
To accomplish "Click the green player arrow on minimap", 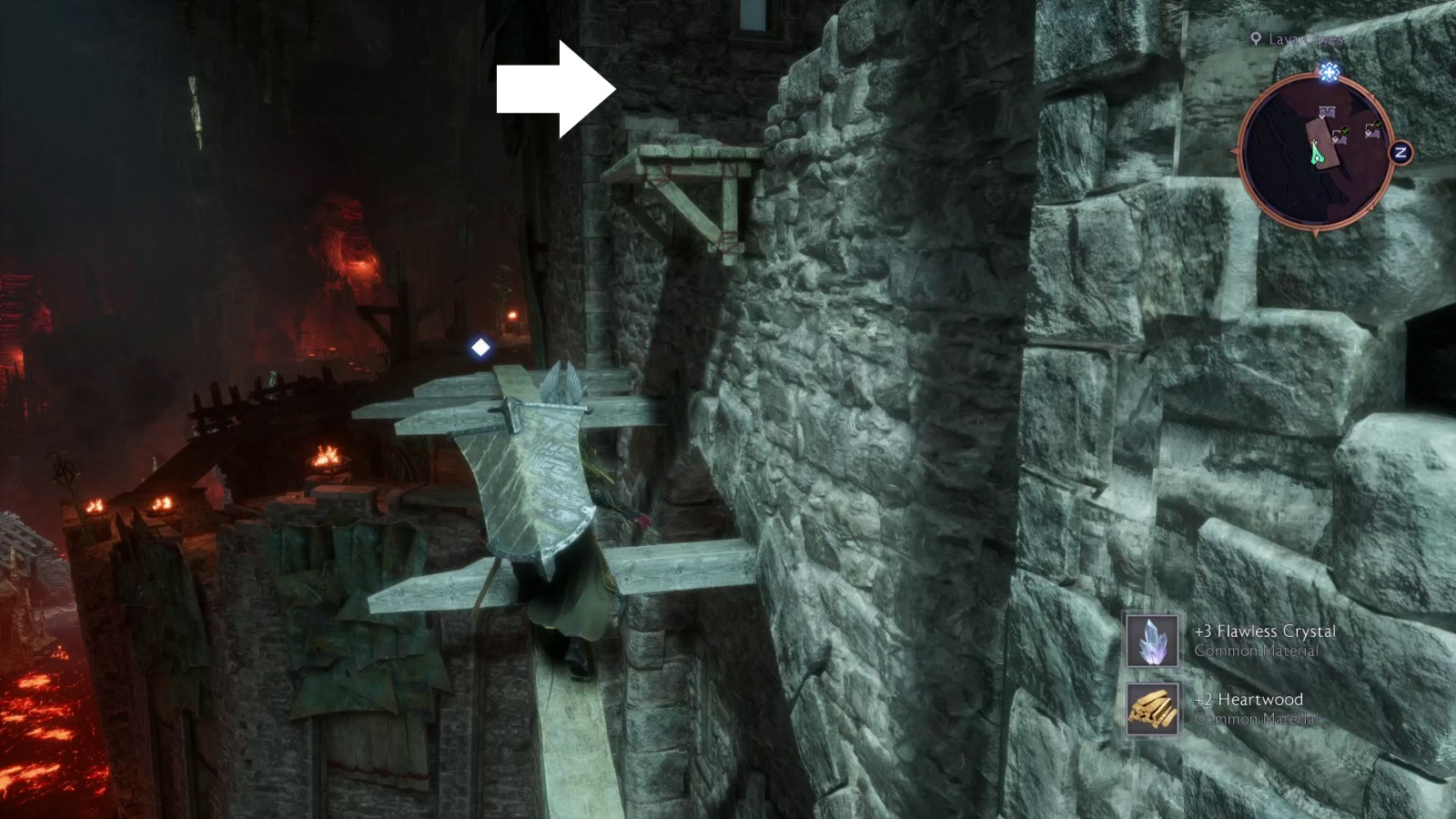I will click(1316, 152).
